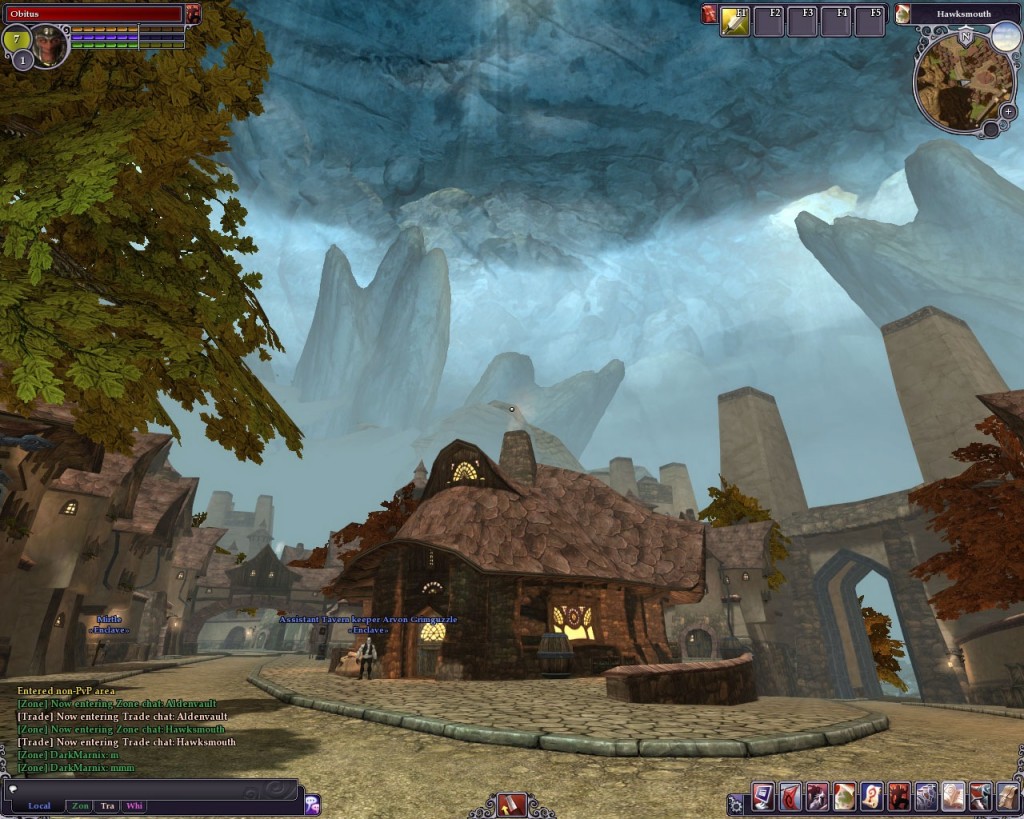This screenshot has width=1024, height=819.
Task: Select the Whisper chat tab
Action: (x=134, y=806)
